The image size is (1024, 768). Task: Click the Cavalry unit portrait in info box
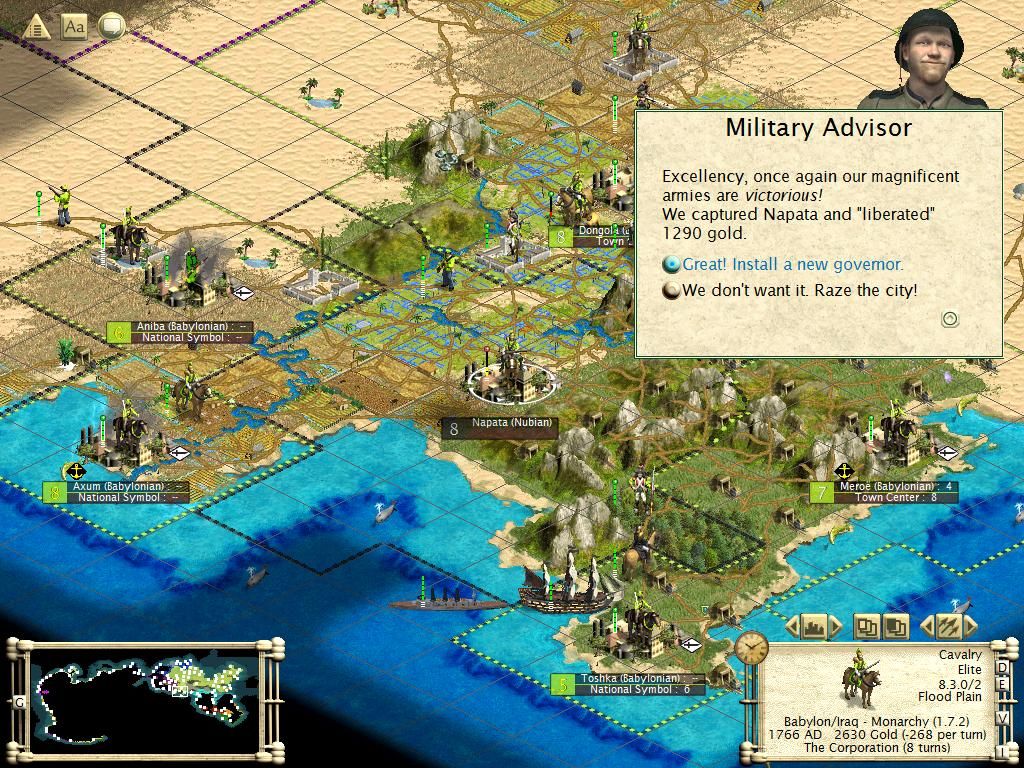[858, 679]
